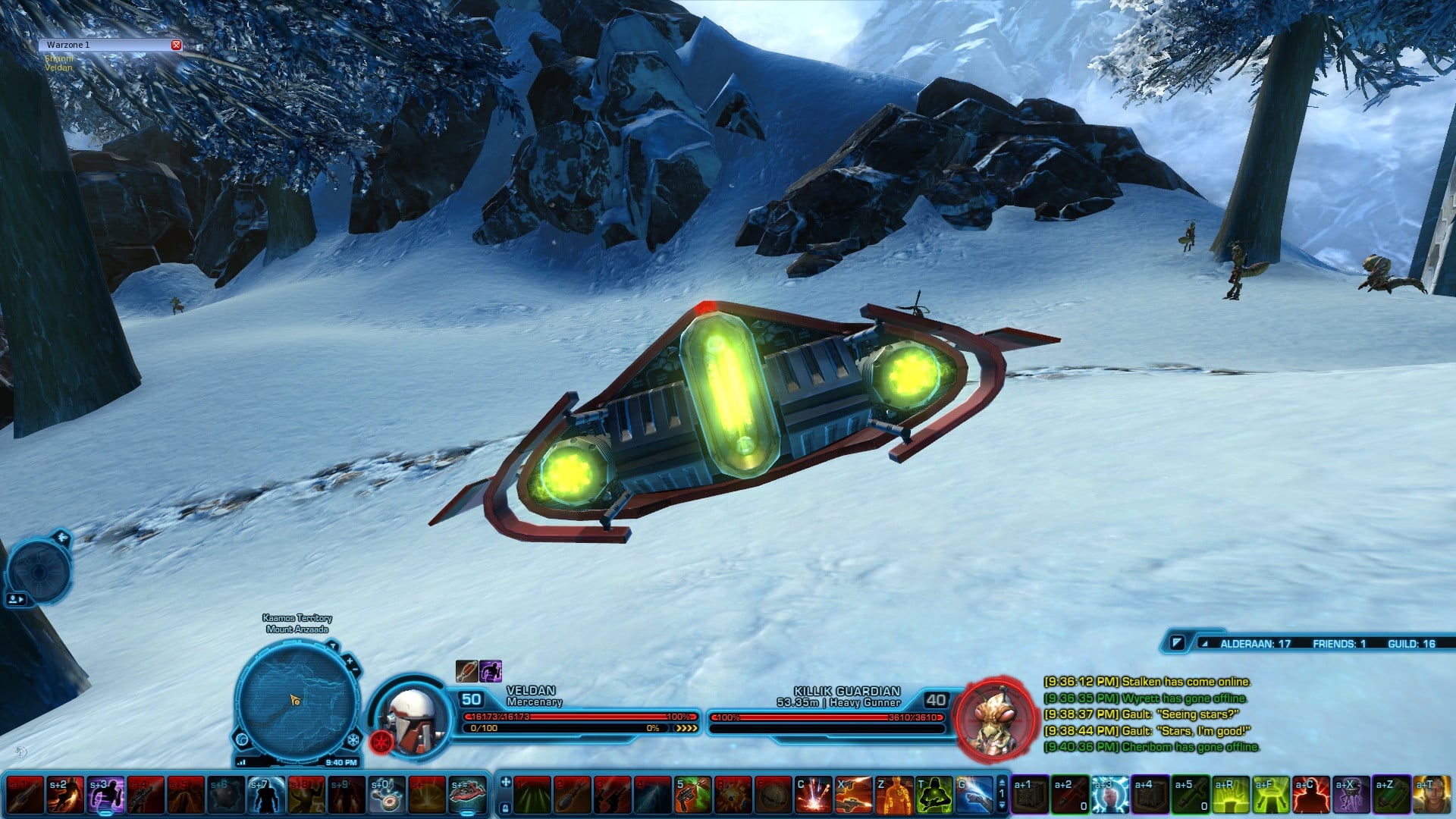Activate the T key green meditating figure

934,795
